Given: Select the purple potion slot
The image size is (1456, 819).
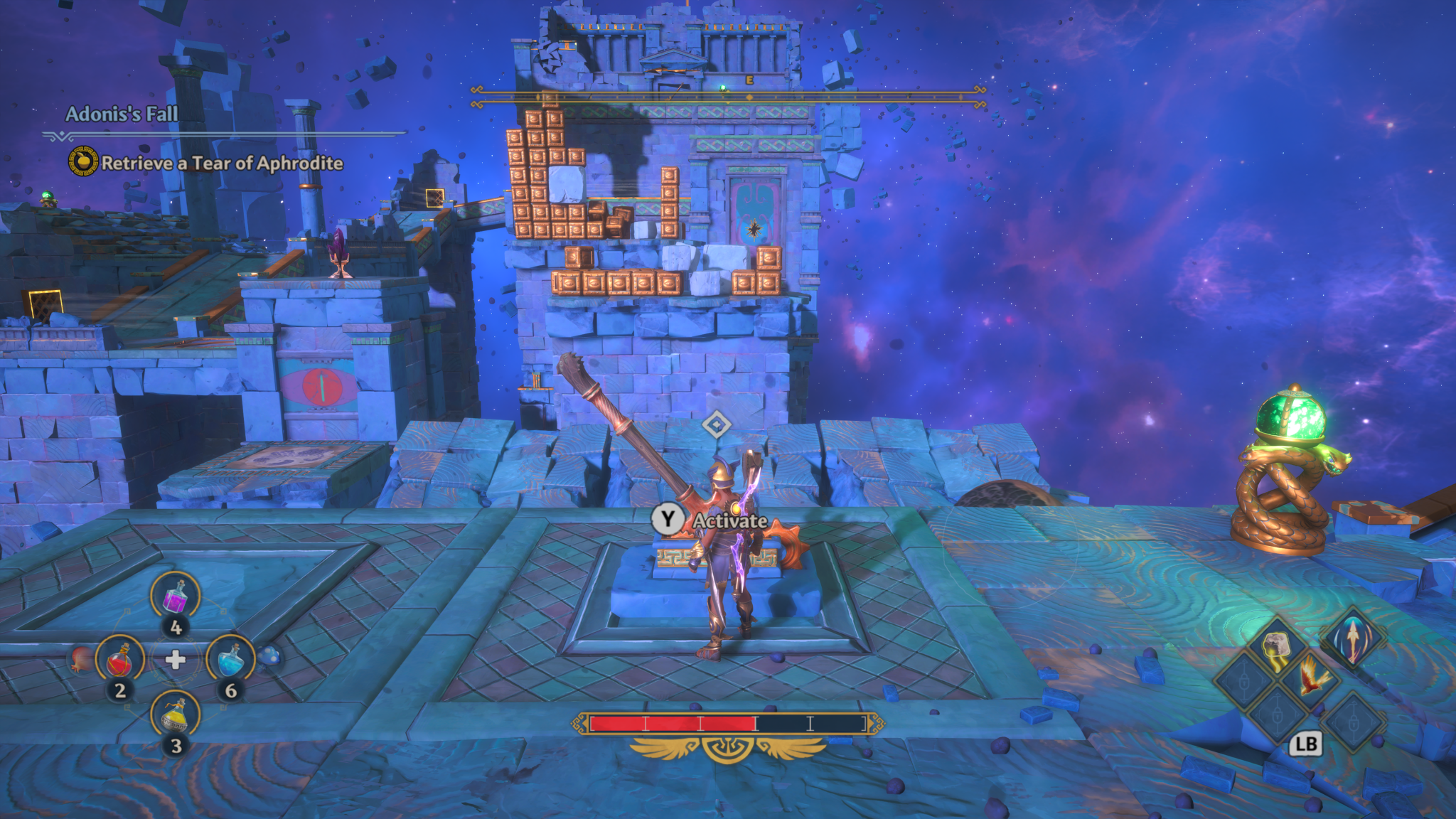Looking at the screenshot, I should [175, 596].
